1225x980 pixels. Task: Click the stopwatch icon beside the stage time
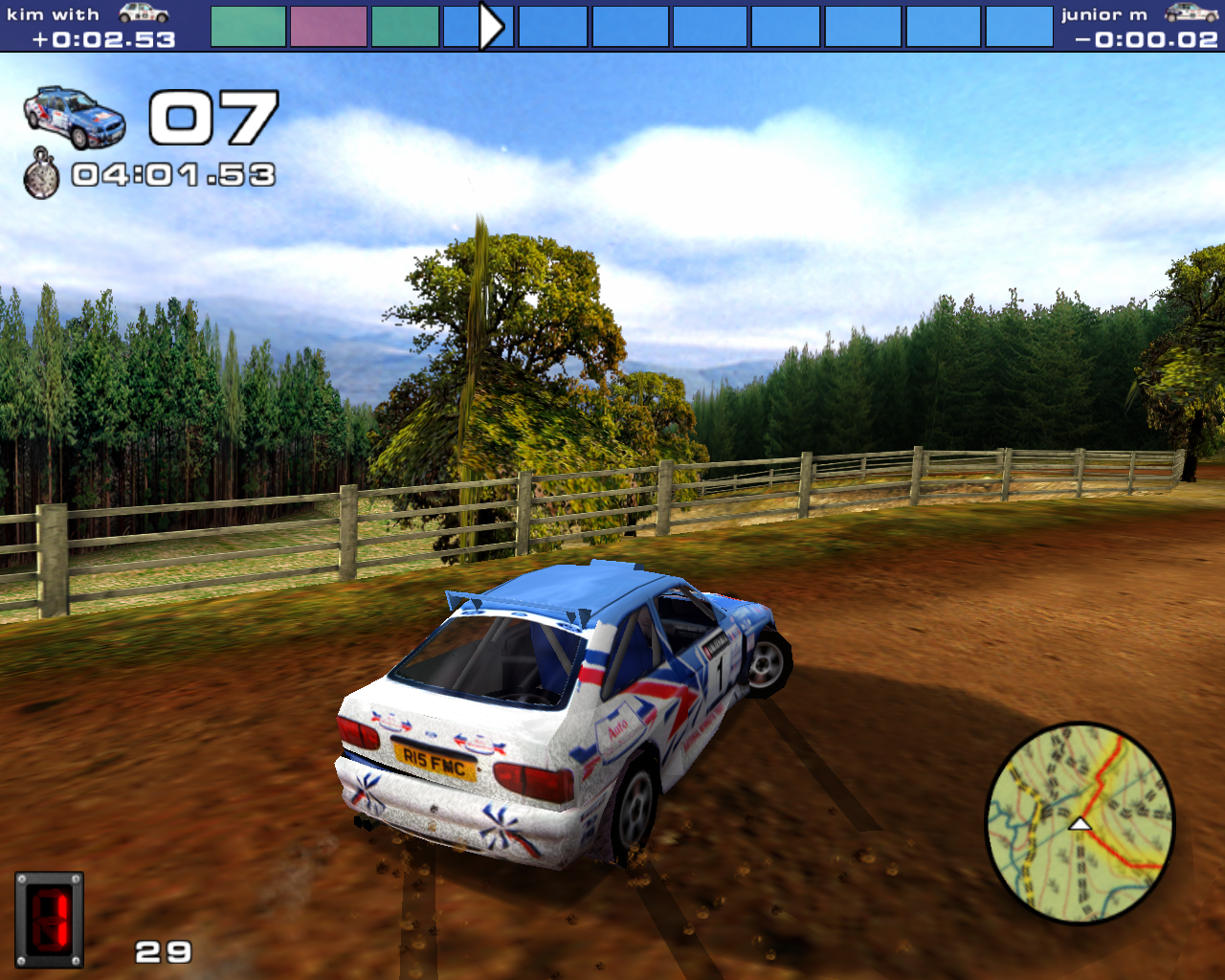coord(41,173)
